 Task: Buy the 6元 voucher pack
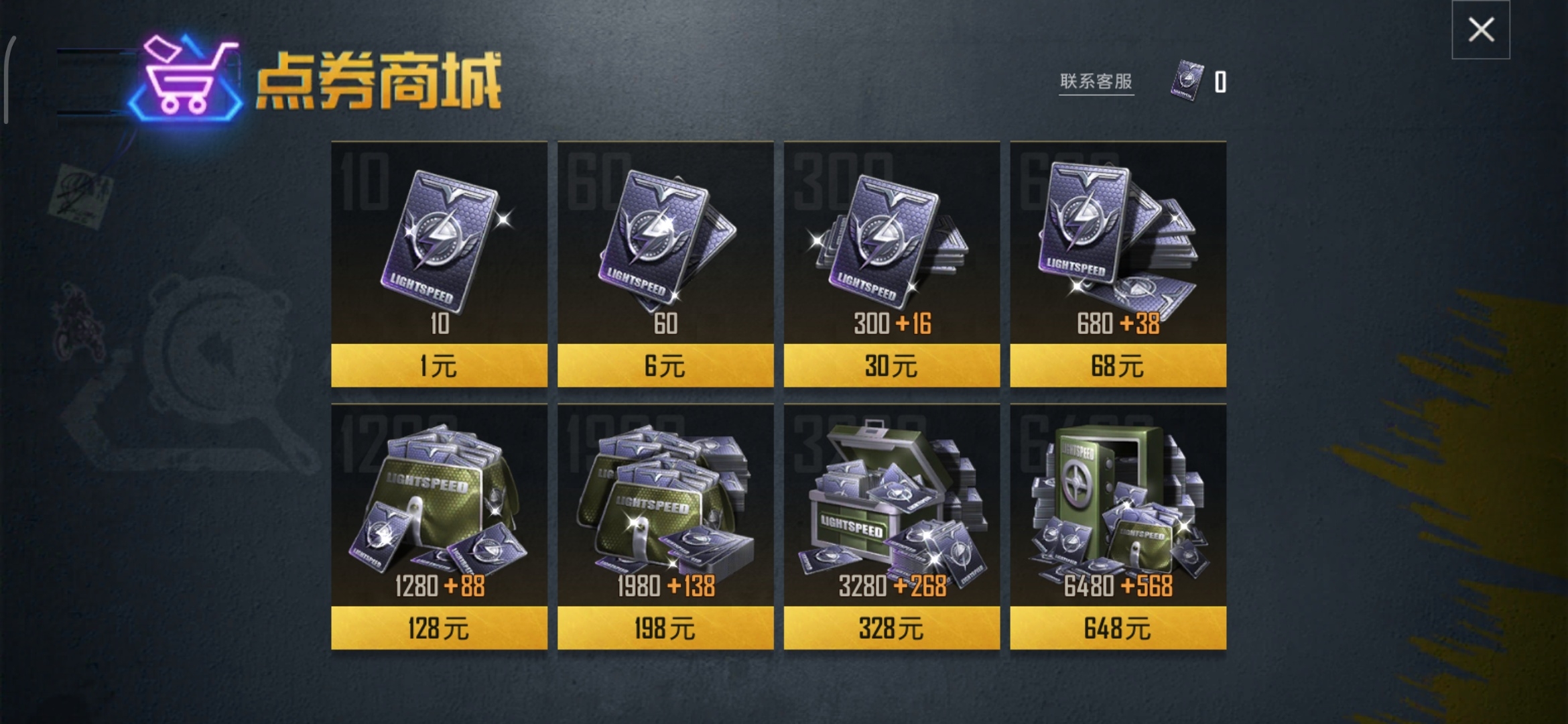[665, 366]
